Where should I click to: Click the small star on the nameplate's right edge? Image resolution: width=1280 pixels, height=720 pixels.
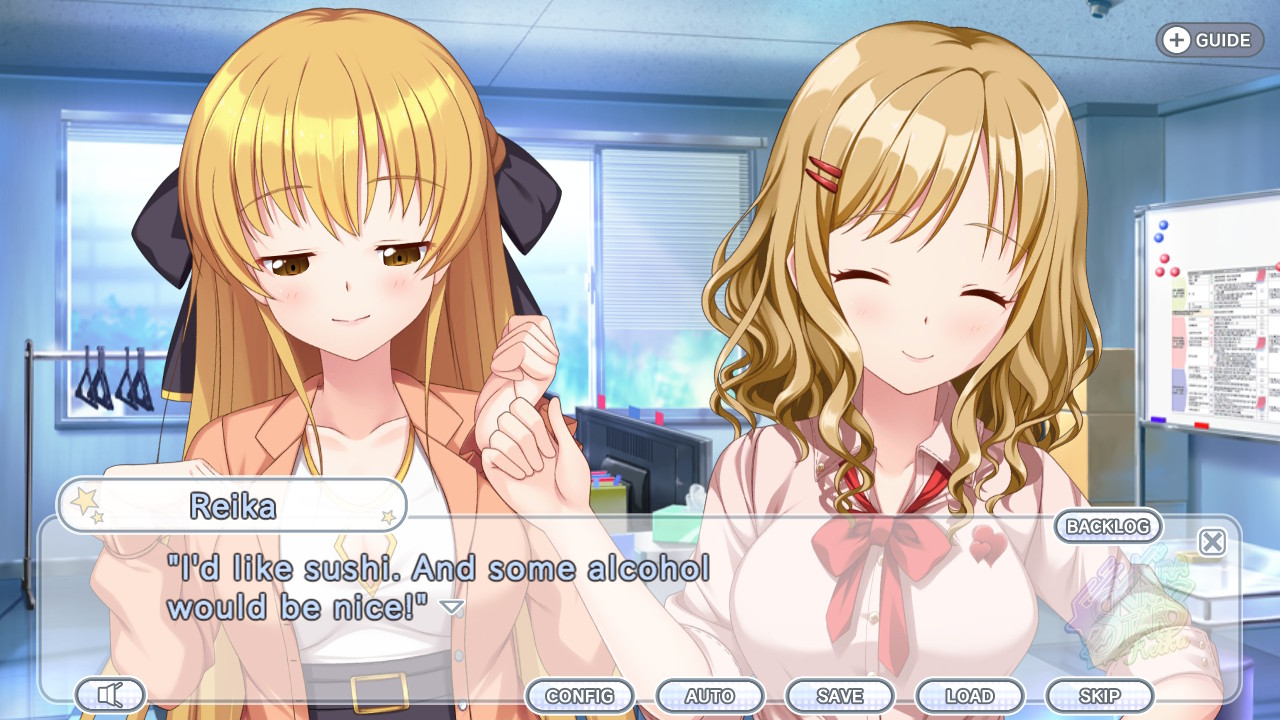tap(391, 518)
